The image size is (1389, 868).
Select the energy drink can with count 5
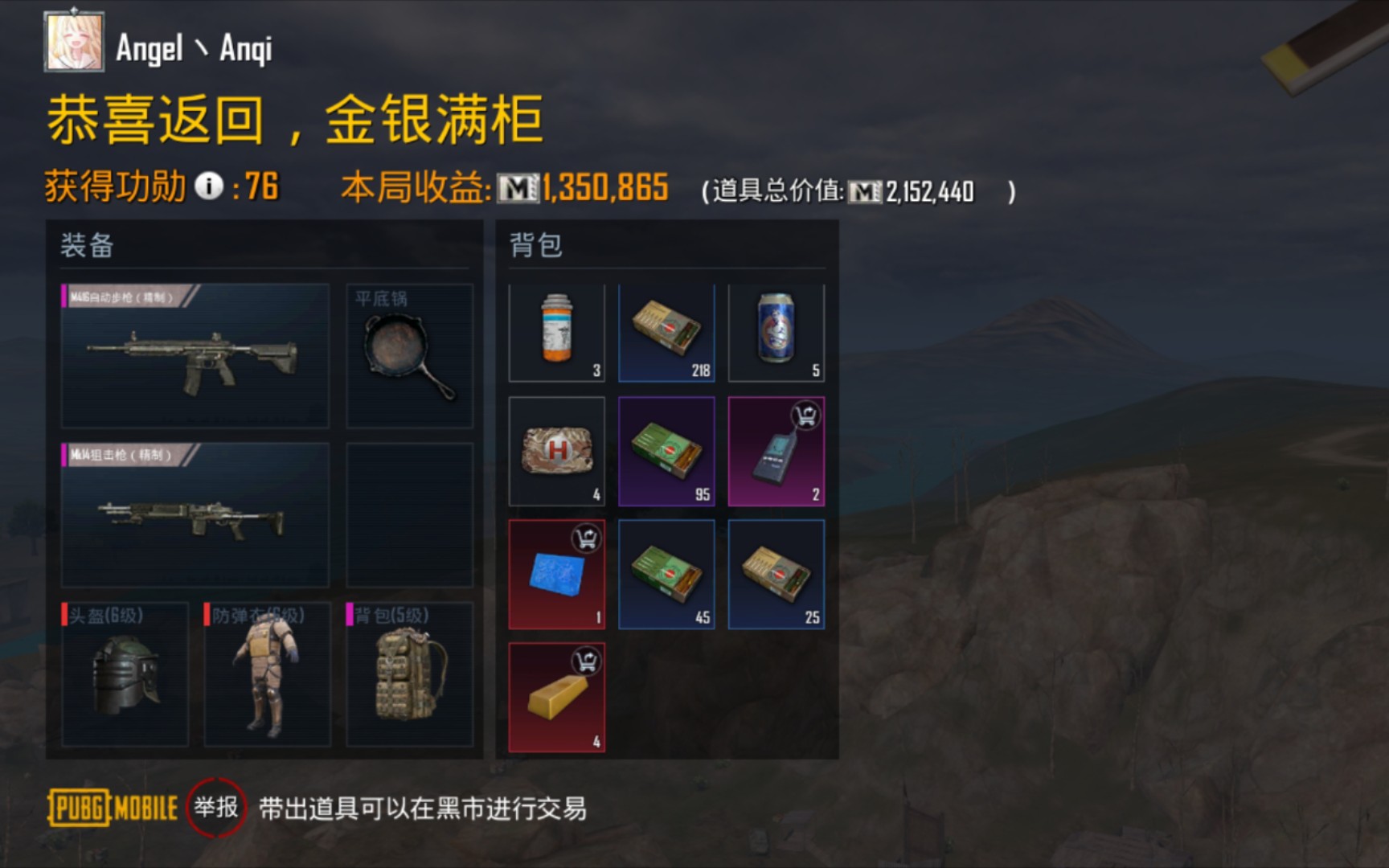[776, 331]
